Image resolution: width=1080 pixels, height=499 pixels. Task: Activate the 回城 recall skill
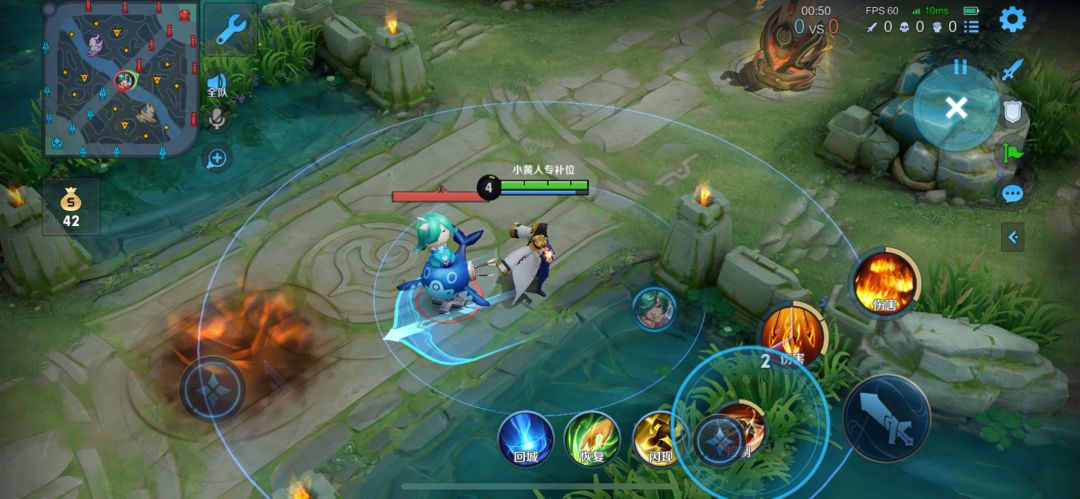[x=526, y=437]
